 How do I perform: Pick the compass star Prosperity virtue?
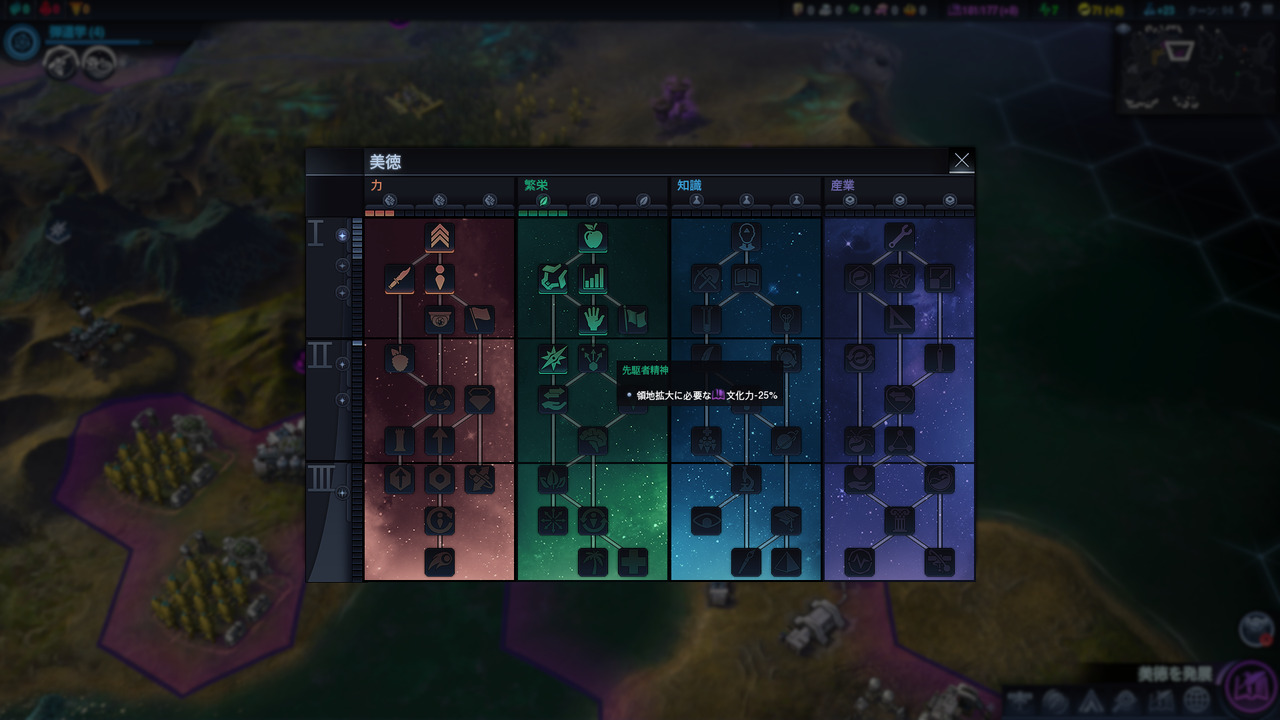tap(553, 359)
